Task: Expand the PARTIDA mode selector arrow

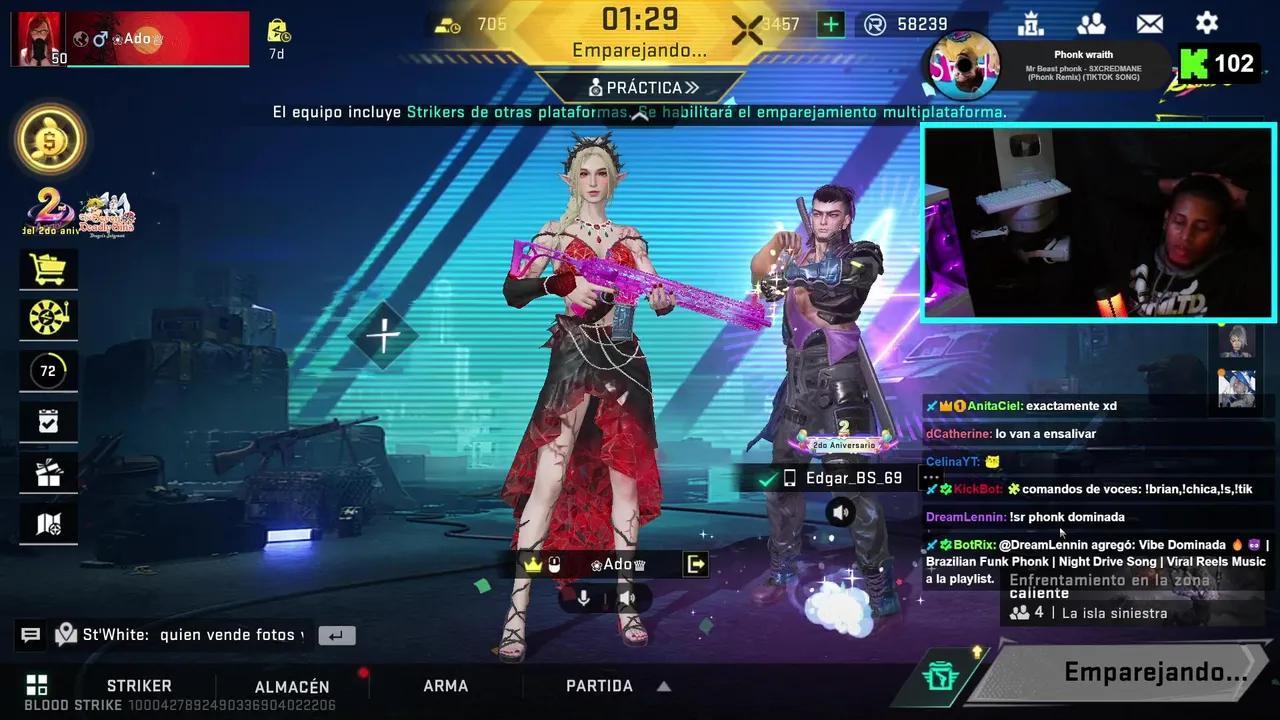Action: coord(663,686)
